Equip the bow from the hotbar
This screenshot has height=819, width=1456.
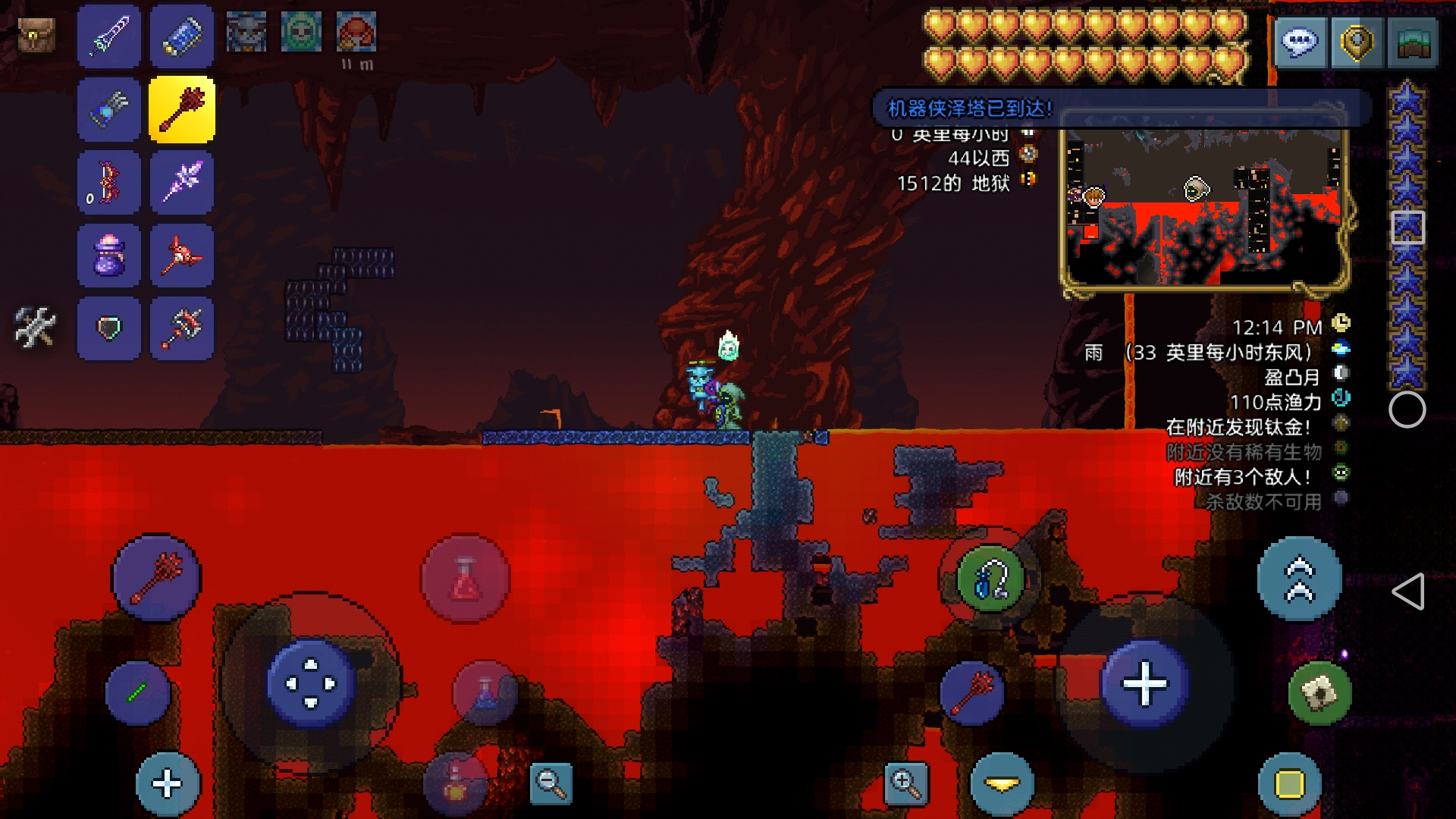click(x=109, y=183)
